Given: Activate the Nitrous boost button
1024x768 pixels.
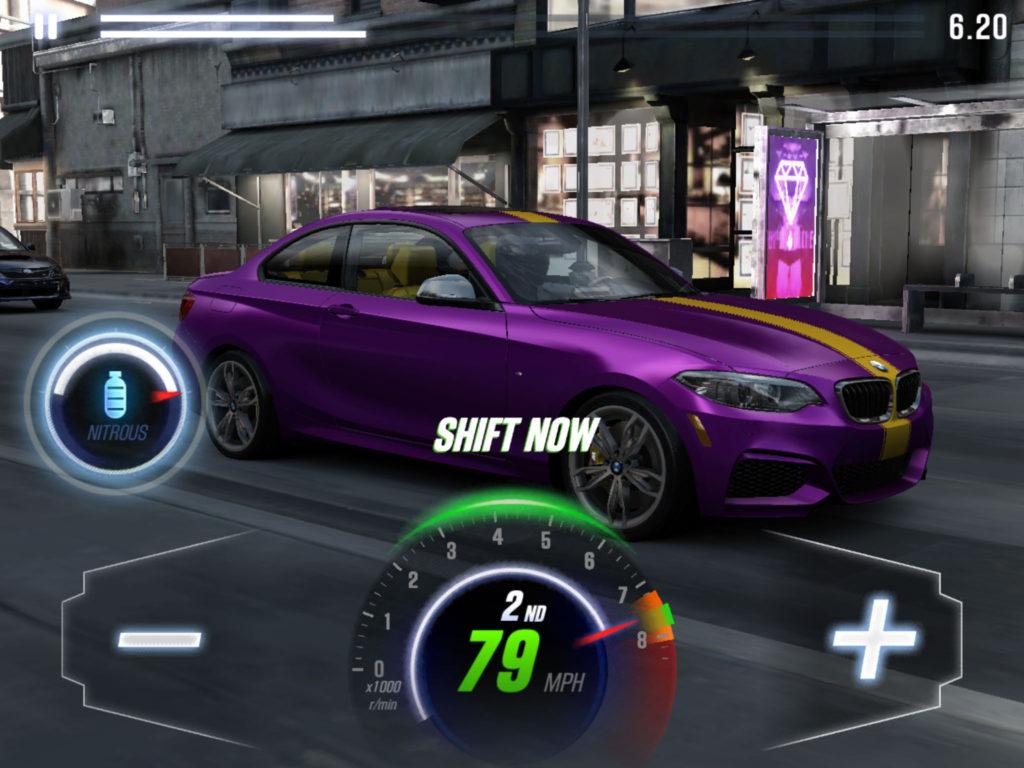Looking at the screenshot, I should tap(116, 402).
